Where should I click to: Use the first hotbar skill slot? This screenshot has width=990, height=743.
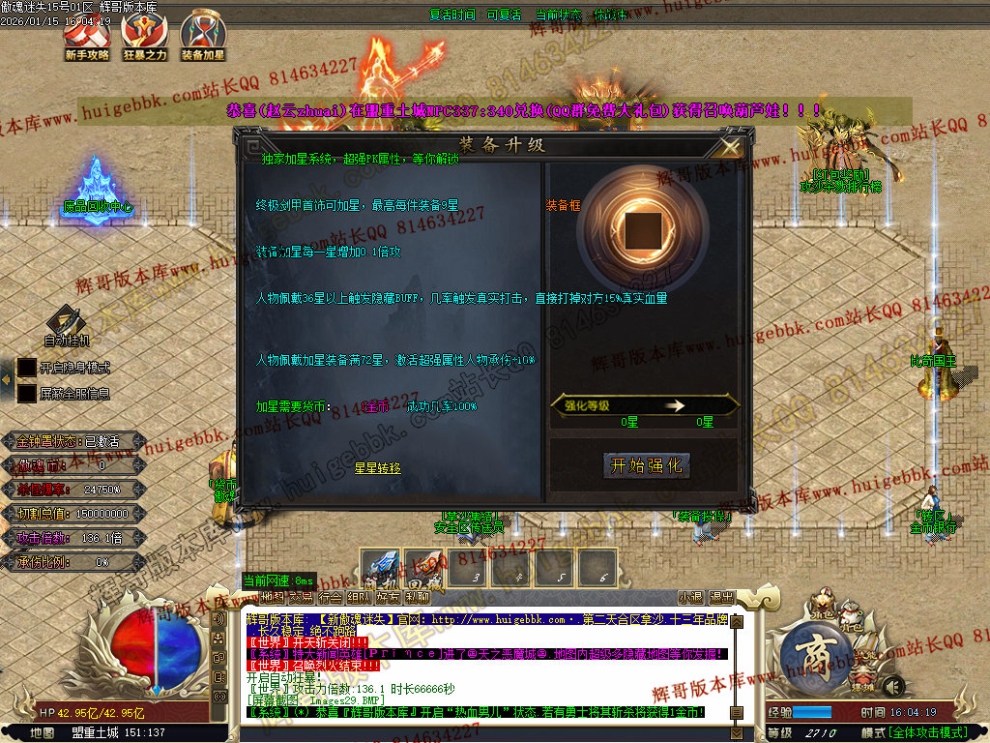click(379, 567)
